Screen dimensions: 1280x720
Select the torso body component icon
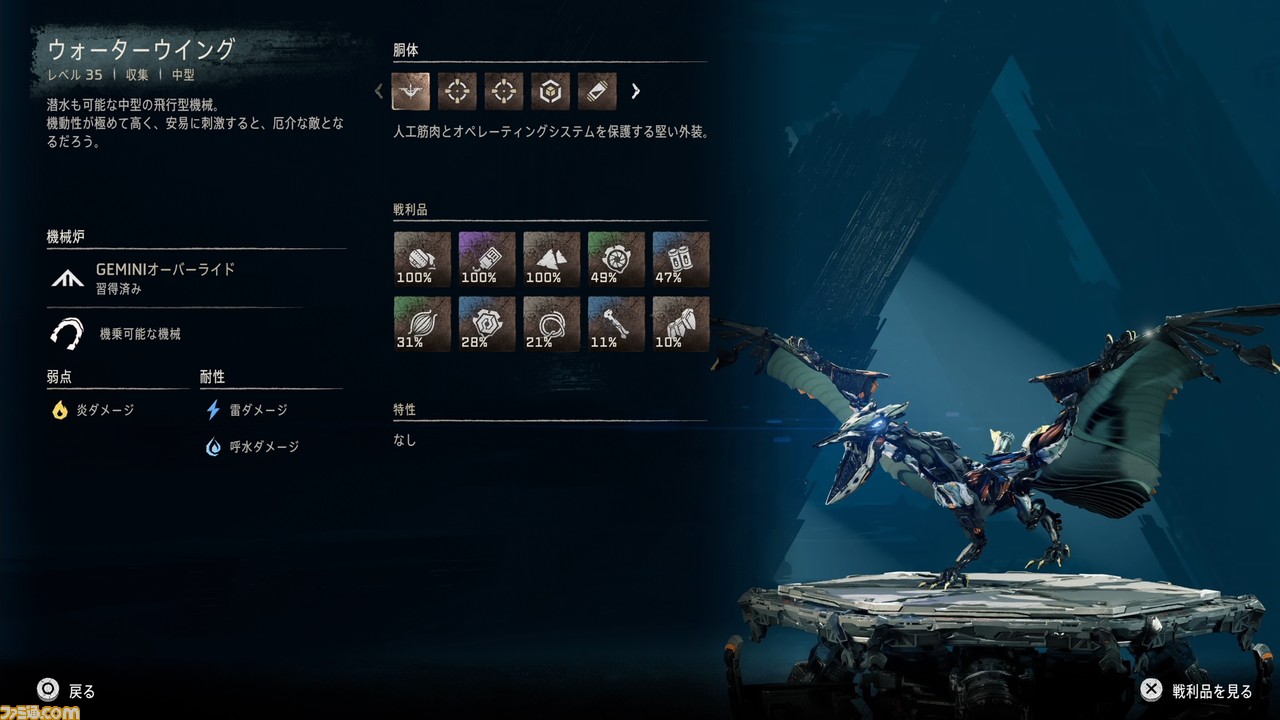(411, 91)
